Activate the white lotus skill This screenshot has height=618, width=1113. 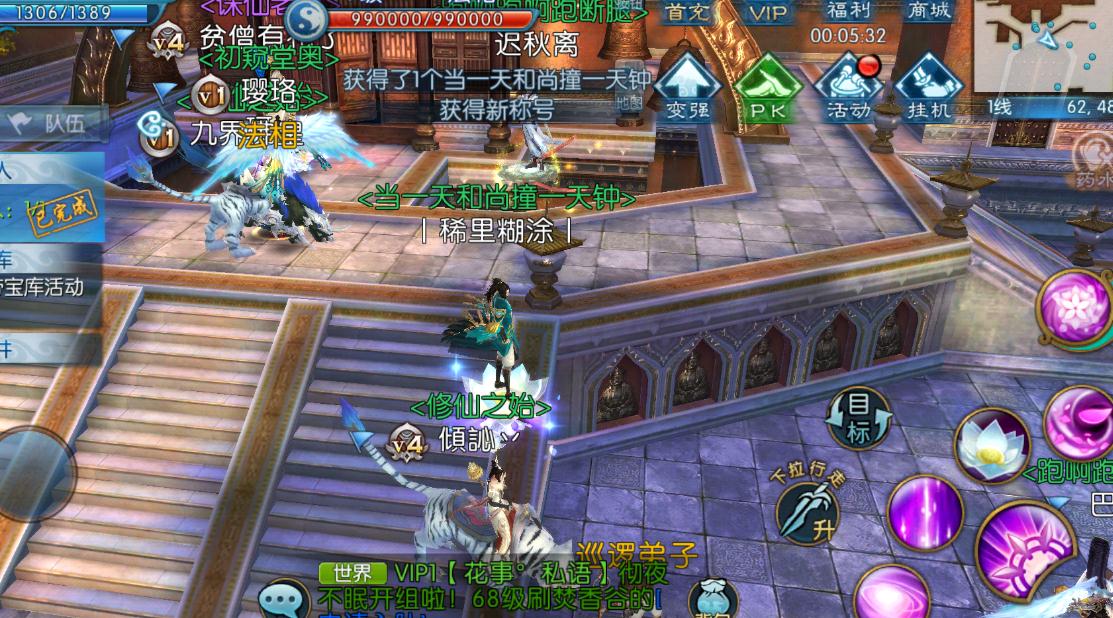(992, 447)
